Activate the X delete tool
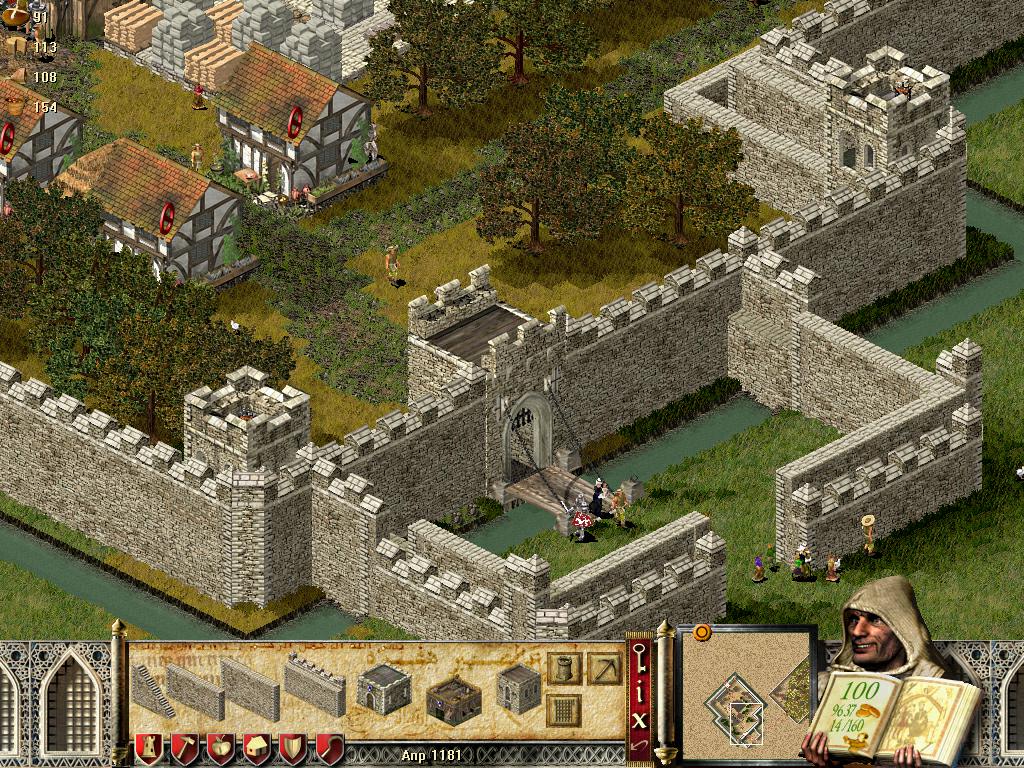Viewport: 1024px width, 768px height. [639, 718]
